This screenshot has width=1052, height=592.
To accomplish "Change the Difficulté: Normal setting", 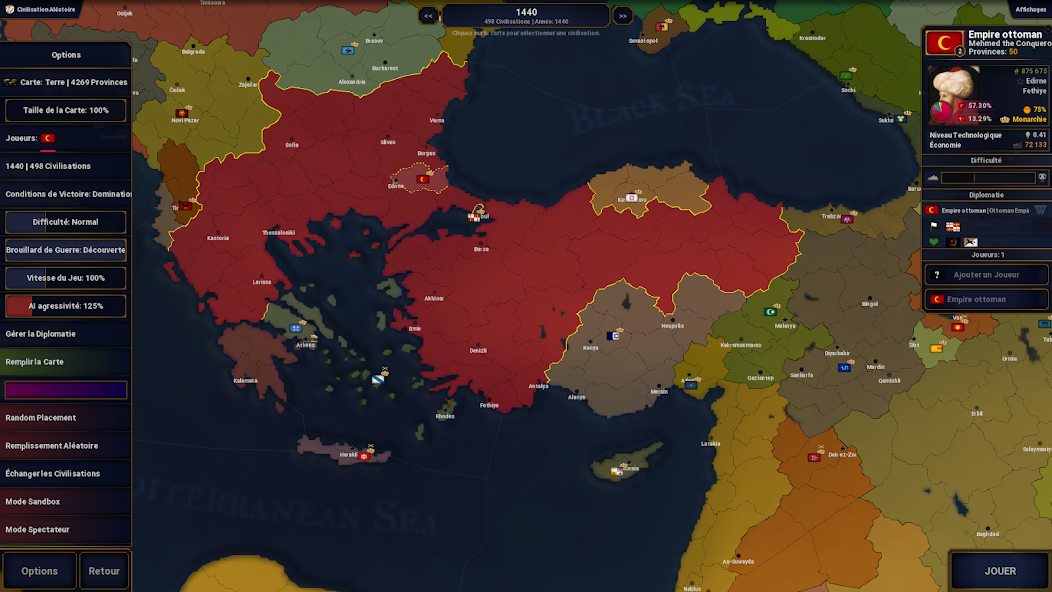I will coord(66,222).
